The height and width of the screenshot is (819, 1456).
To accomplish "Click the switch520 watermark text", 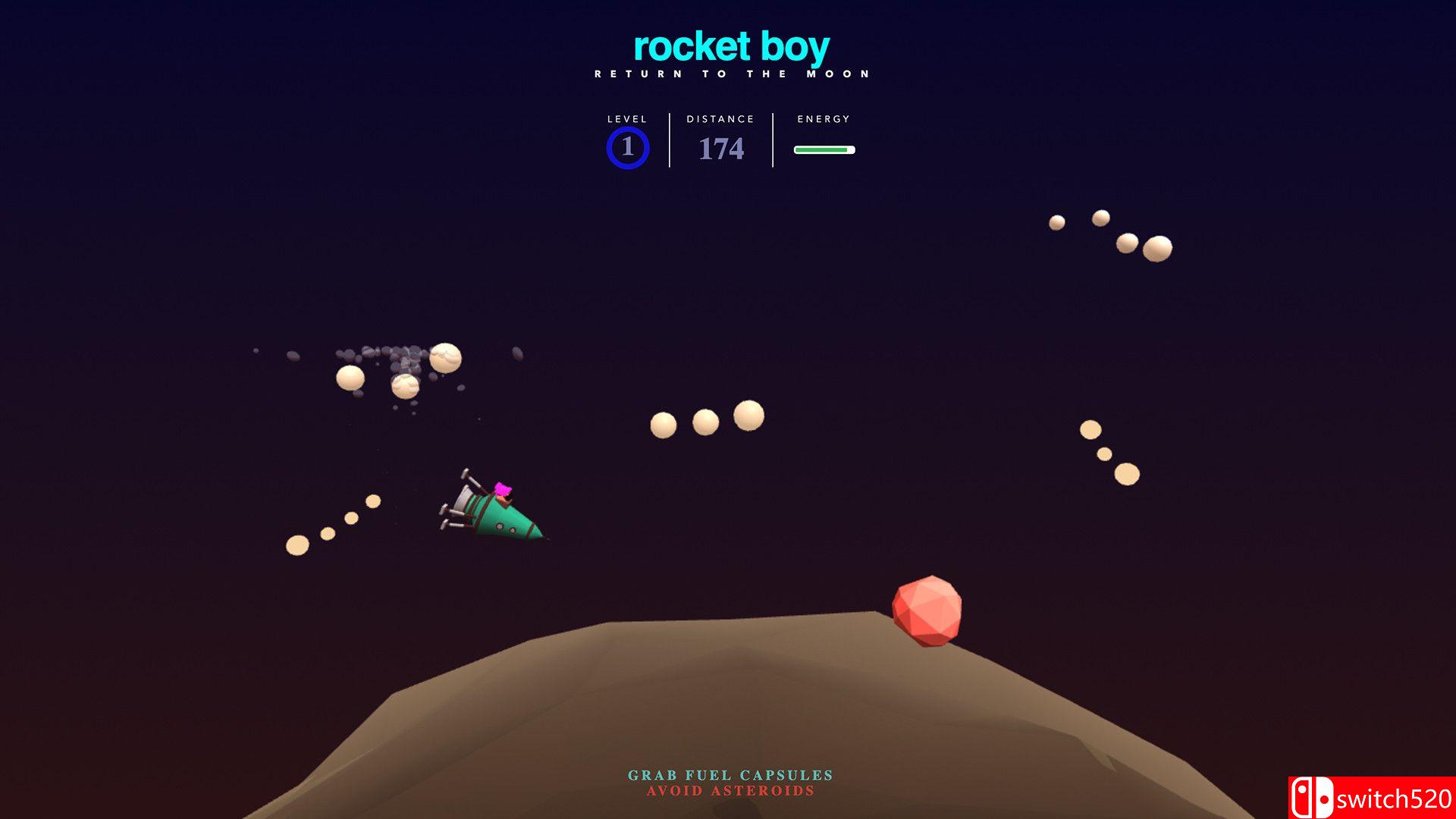I will (1395, 798).
